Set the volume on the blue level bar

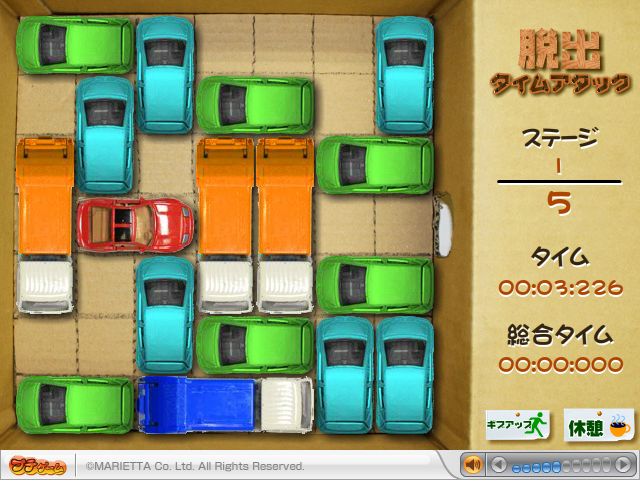562,466
